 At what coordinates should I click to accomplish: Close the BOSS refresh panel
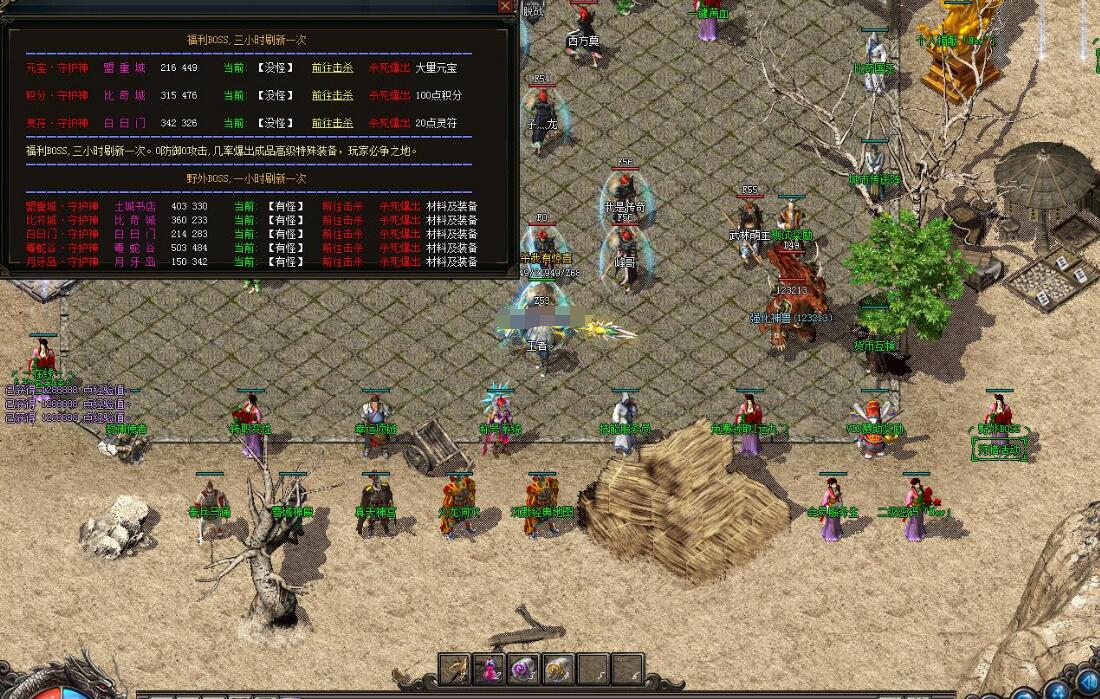[x=506, y=7]
